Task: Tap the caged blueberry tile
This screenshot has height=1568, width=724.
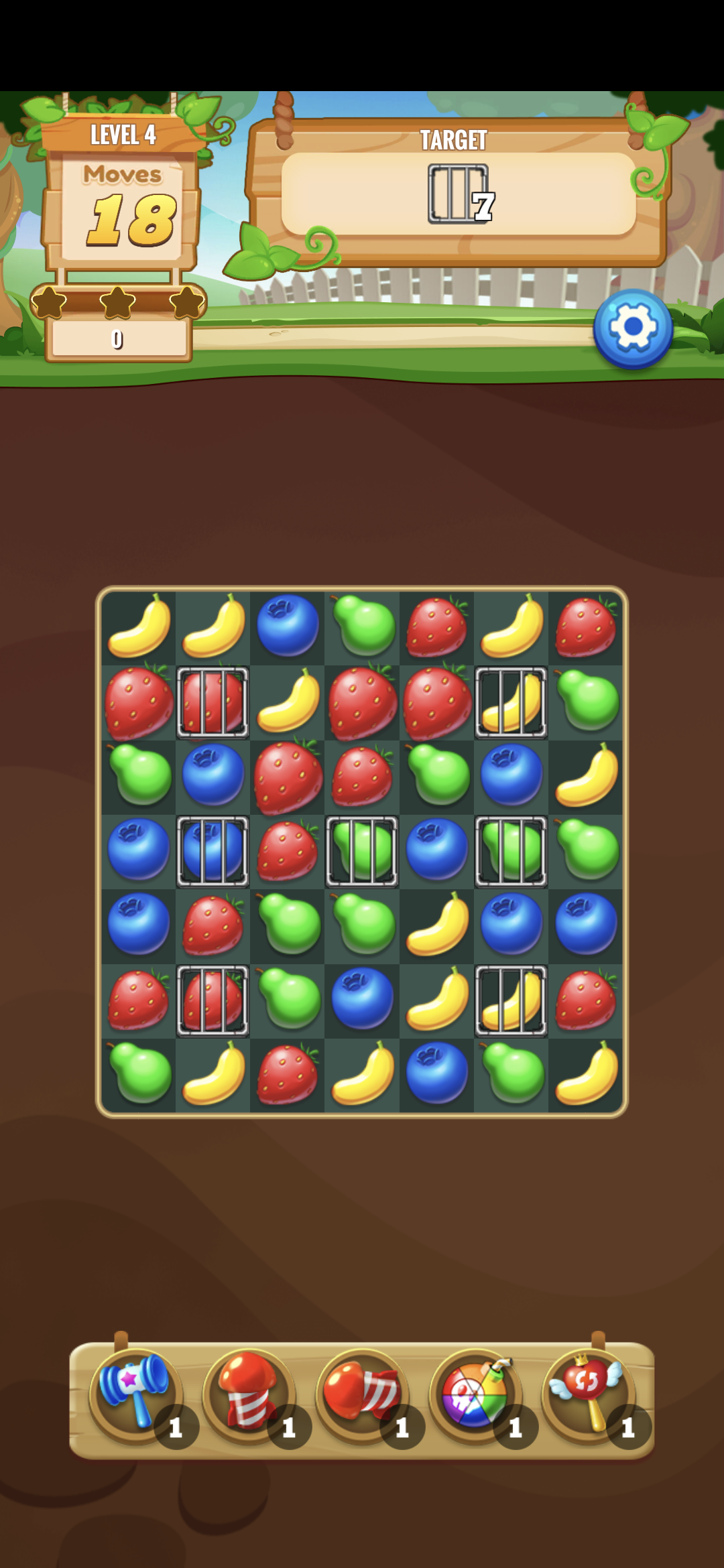Action: point(213,851)
